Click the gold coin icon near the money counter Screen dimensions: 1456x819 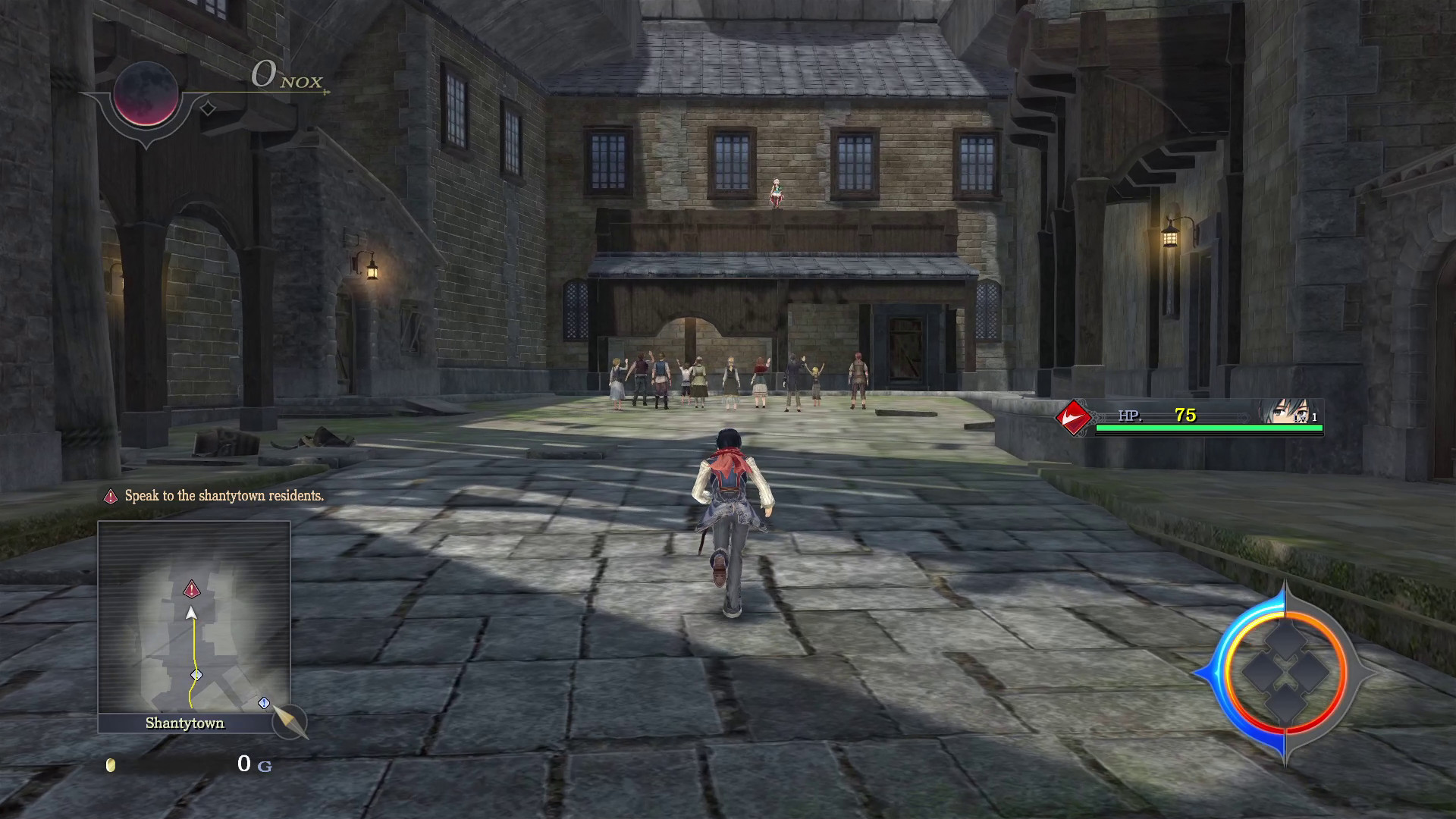(x=112, y=767)
